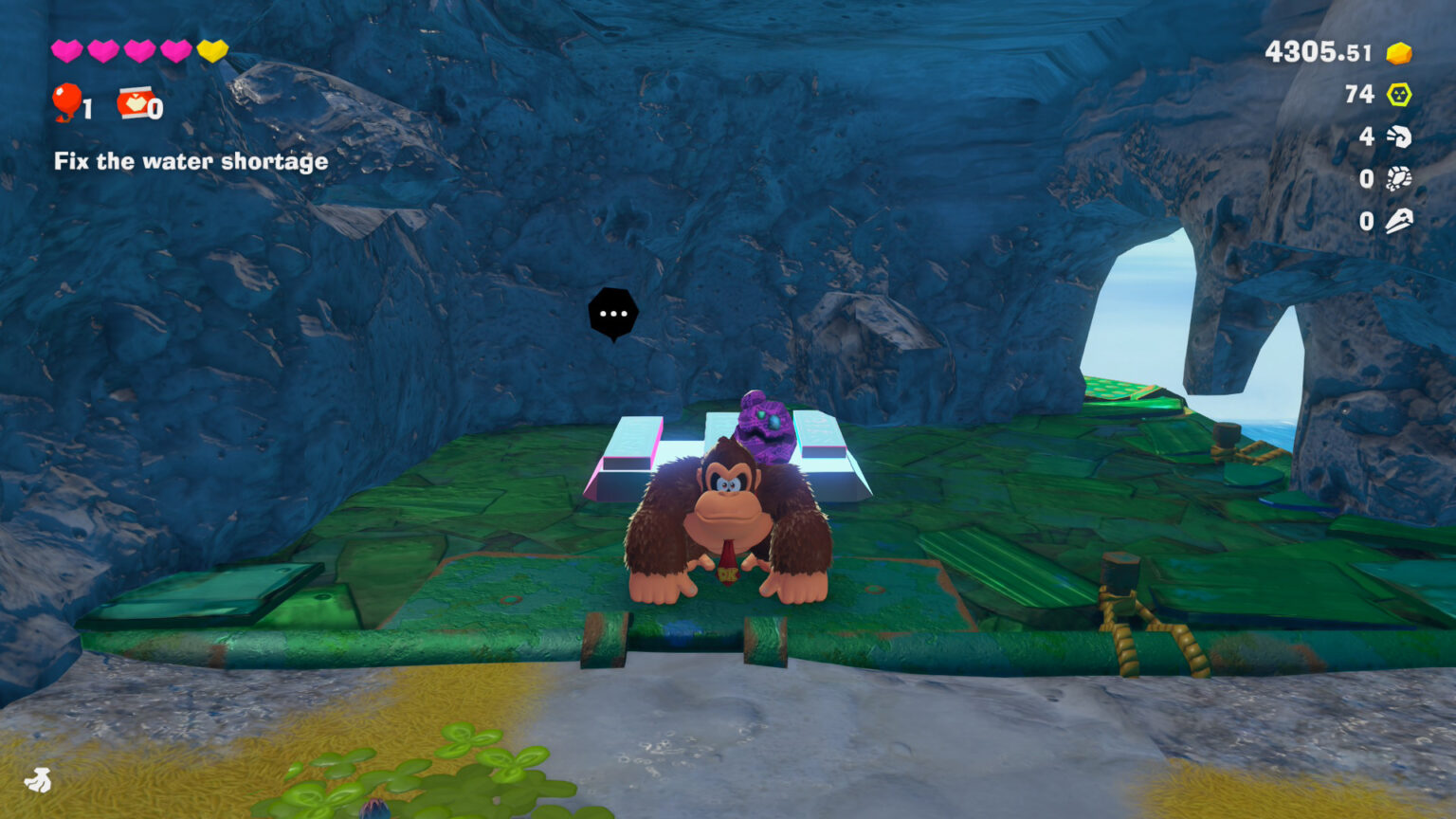Click the fossil collectible icon
The height and width of the screenshot is (819, 1456).
[x=1398, y=178]
